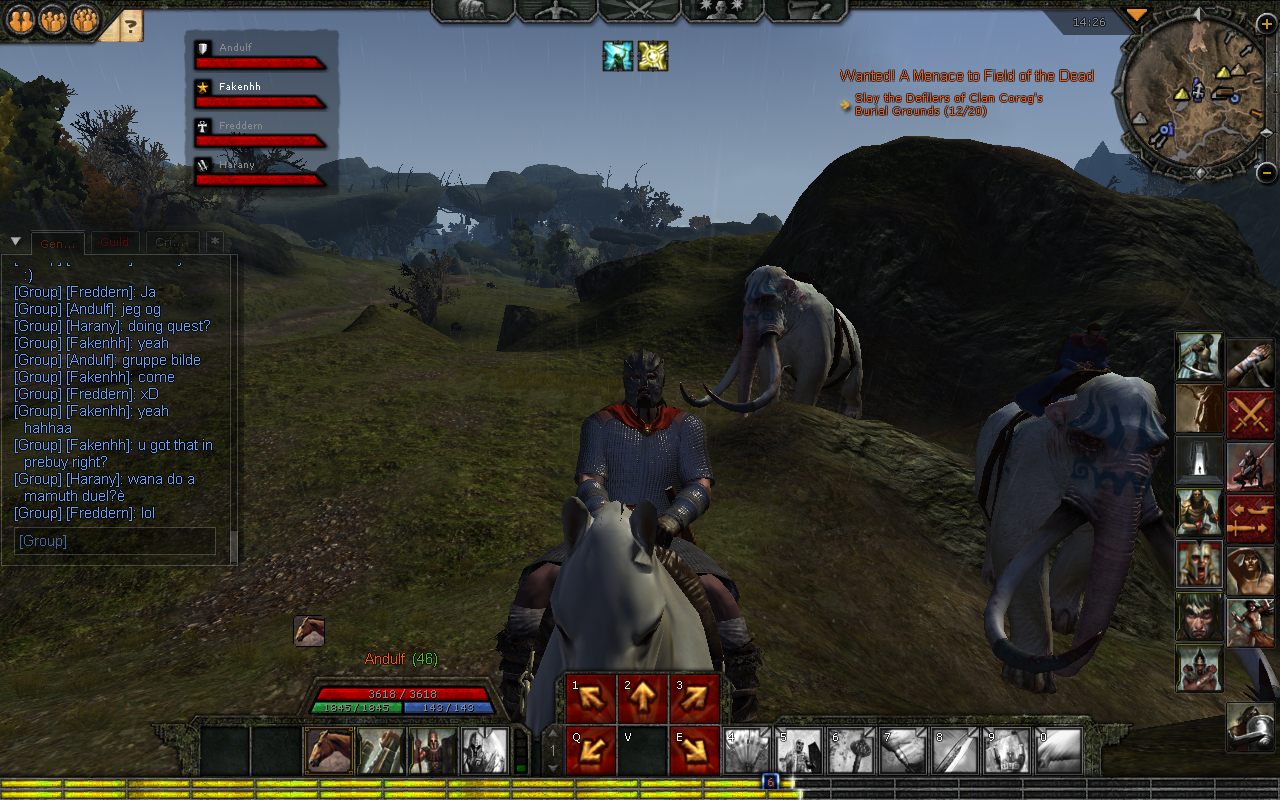This screenshot has height=800, width=1280.
Task: Use the upper-left directional attack arrow
Action: 591,699
